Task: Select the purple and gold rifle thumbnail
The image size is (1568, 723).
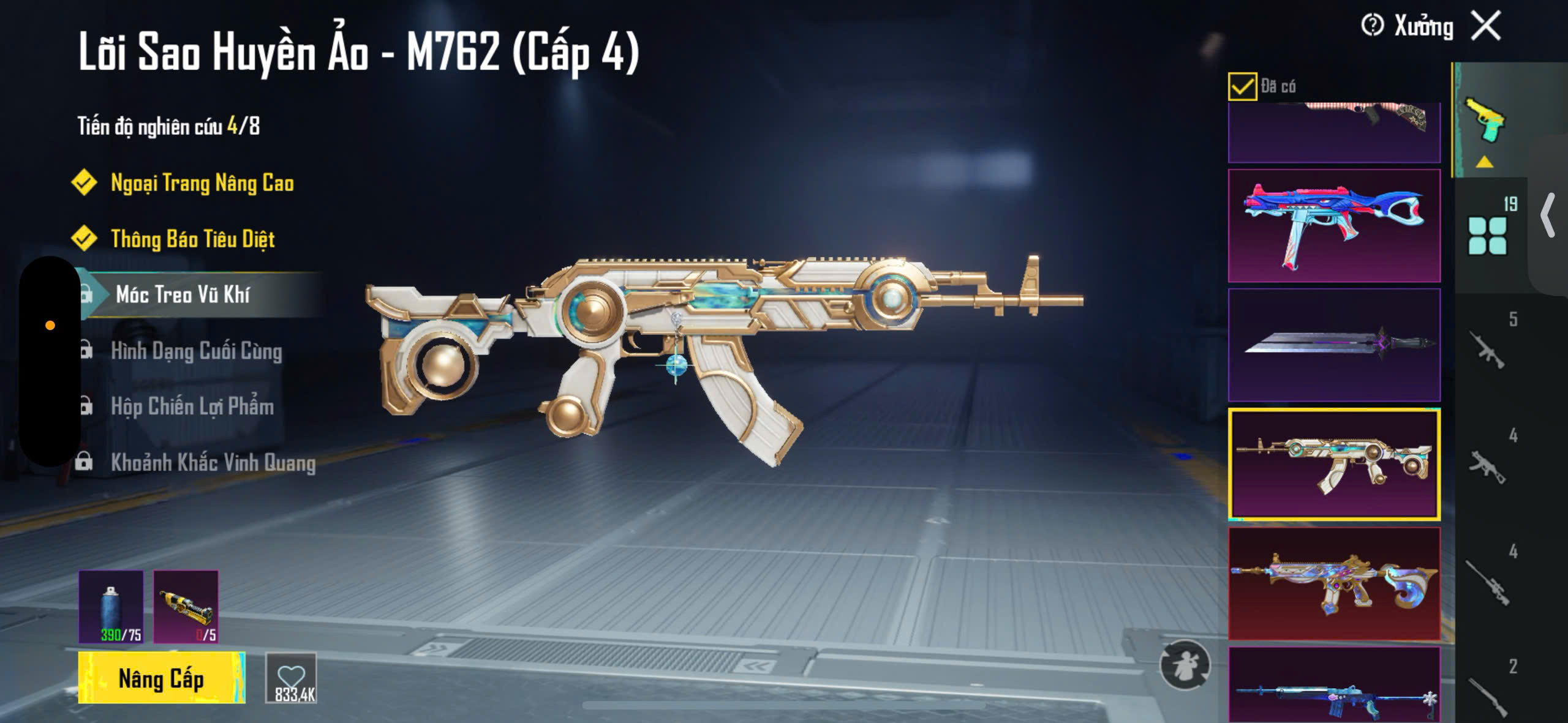Action: pos(1334,584)
